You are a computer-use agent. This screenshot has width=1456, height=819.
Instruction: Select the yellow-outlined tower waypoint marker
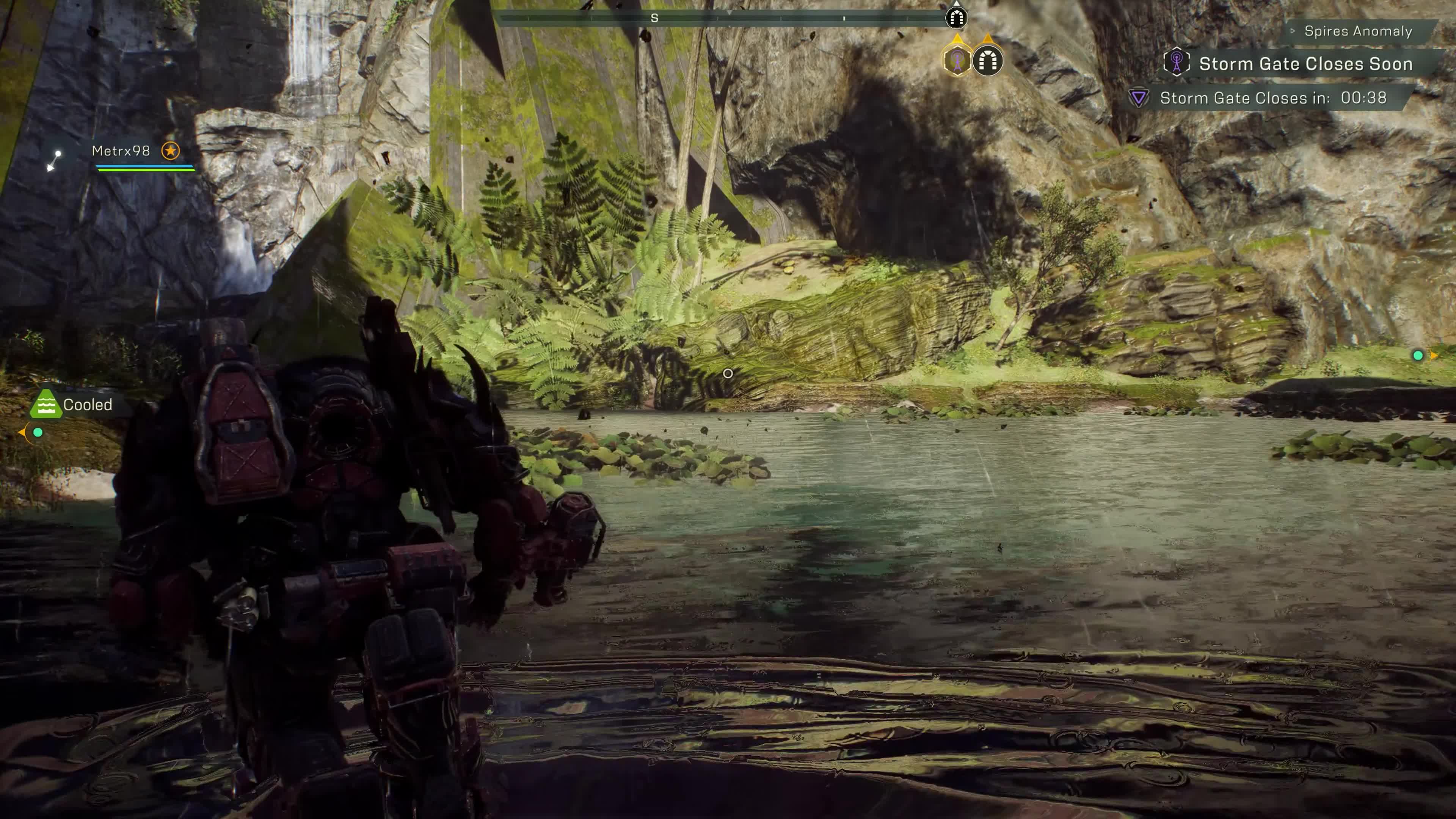[x=956, y=60]
